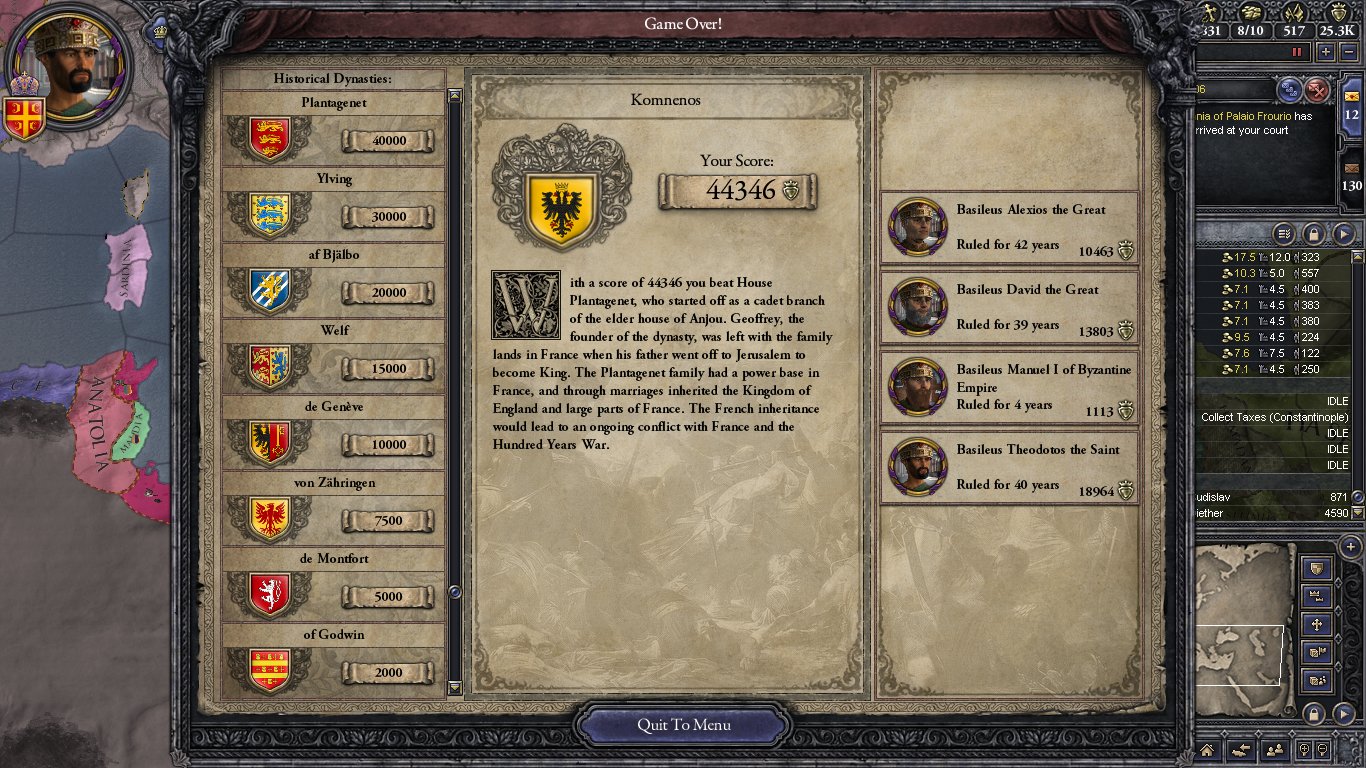The width and height of the screenshot is (1366, 768).
Task: Click the Quit To Menu button
Action: [683, 725]
